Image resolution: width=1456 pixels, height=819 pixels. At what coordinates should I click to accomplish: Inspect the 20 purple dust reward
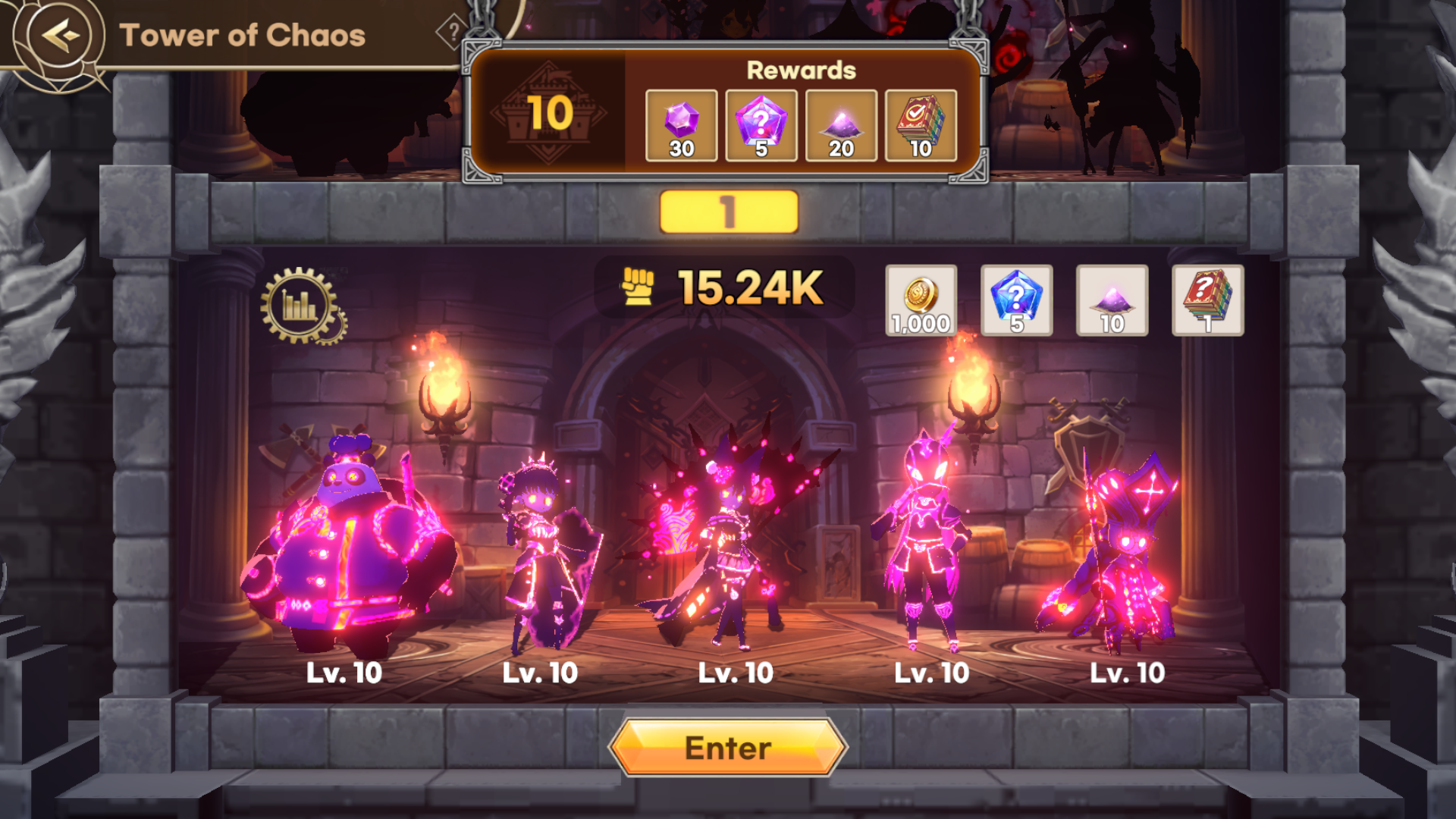(841, 126)
